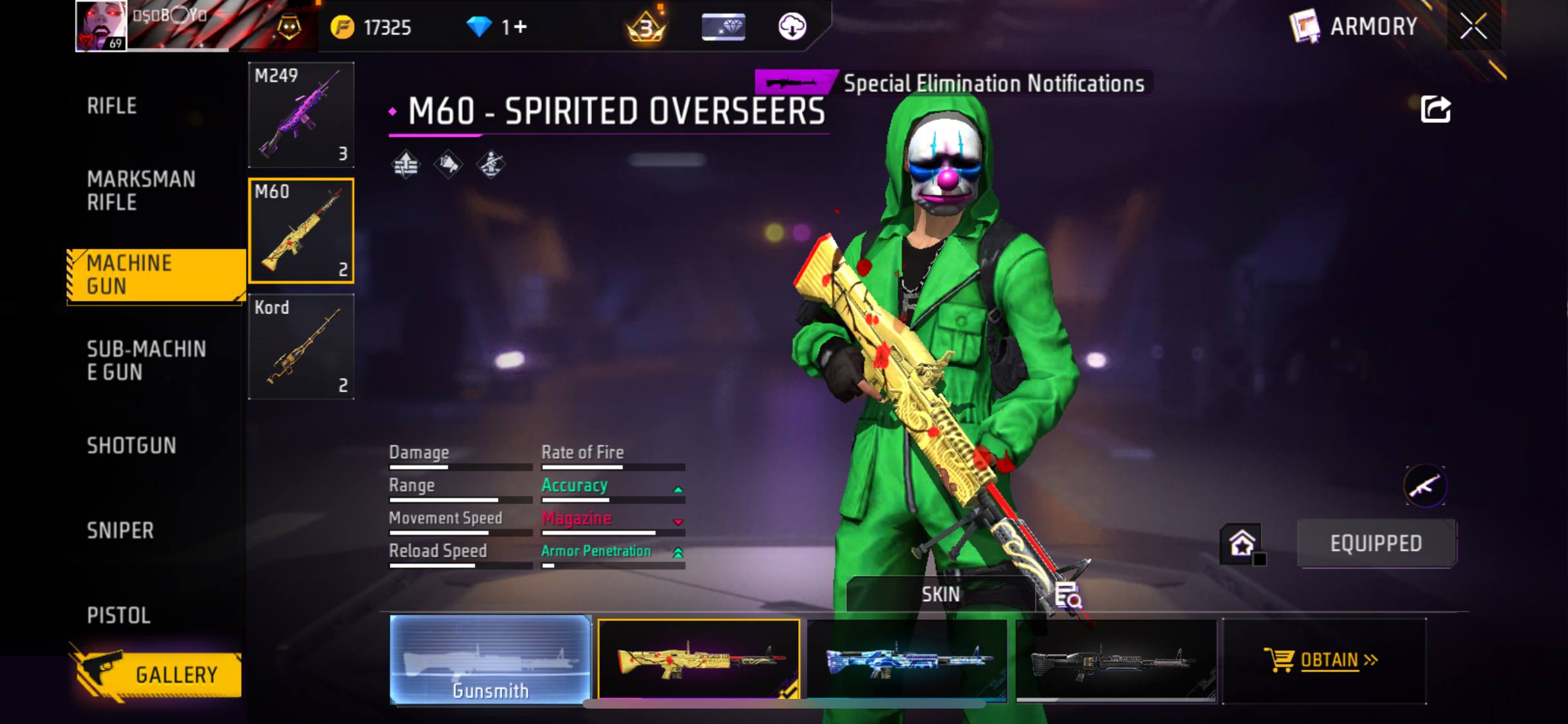Show the Shotgun weapons list
The image size is (1568, 724).
click(131, 445)
